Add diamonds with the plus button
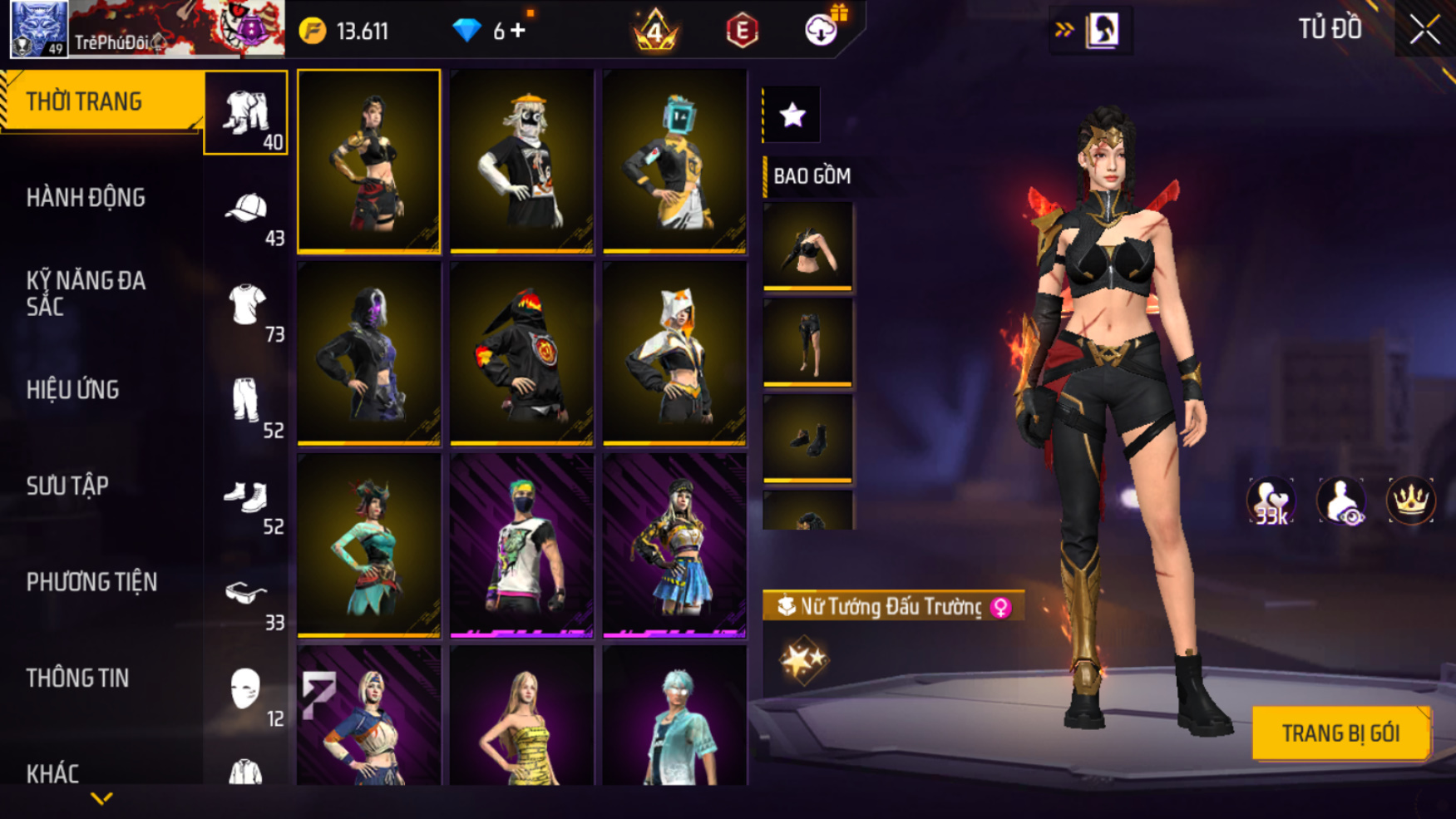This screenshot has height=819, width=1456. click(518, 32)
